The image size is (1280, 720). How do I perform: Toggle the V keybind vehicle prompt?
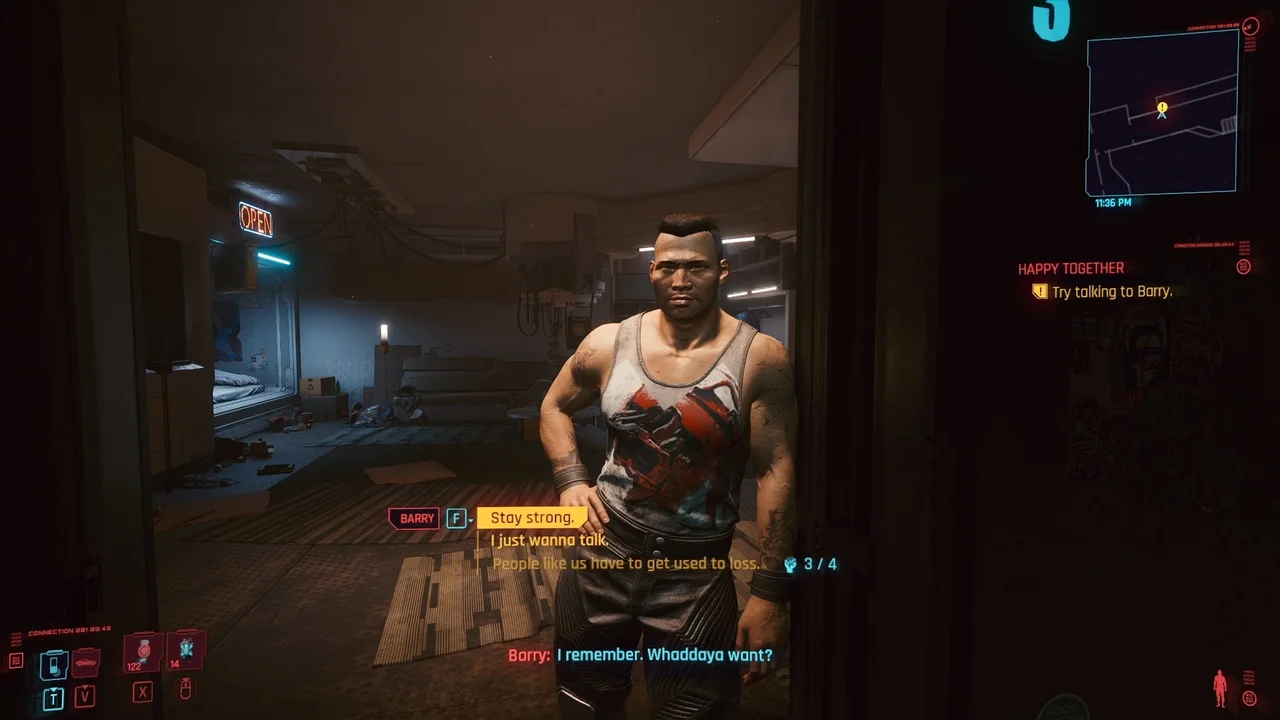click(85, 696)
